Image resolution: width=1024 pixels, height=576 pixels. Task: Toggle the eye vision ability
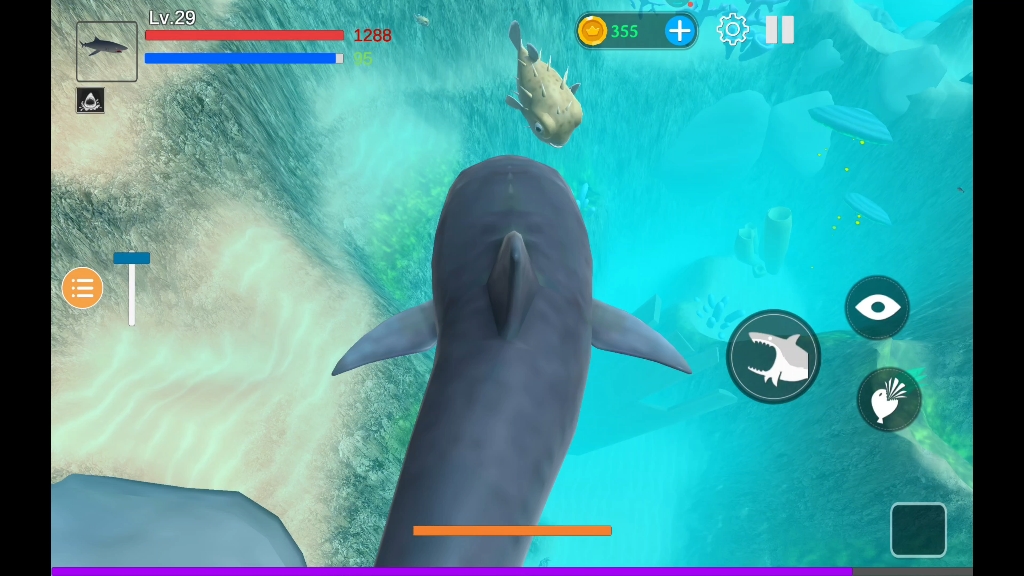click(877, 307)
